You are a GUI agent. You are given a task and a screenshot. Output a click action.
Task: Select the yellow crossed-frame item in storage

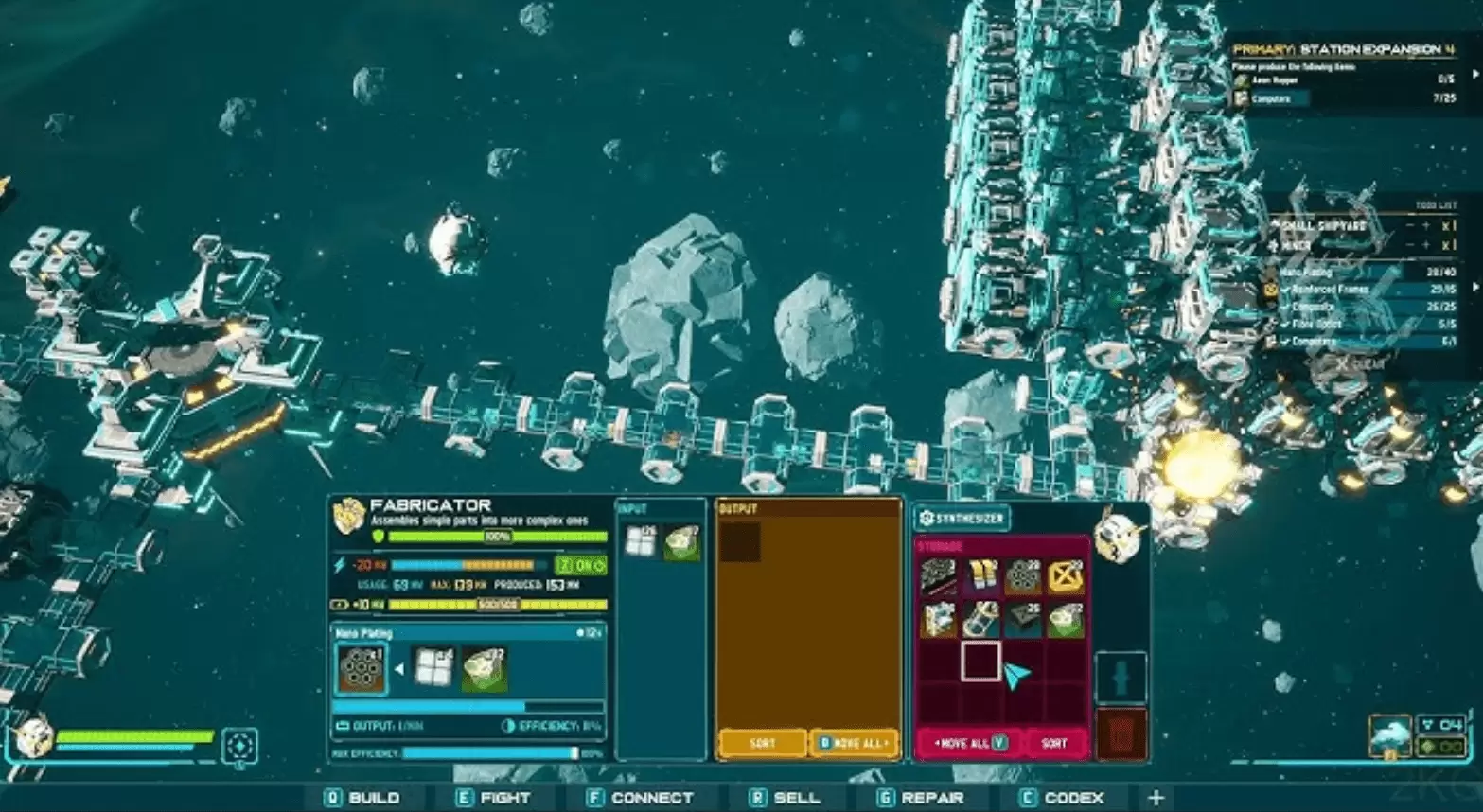pyautogui.click(x=1066, y=575)
